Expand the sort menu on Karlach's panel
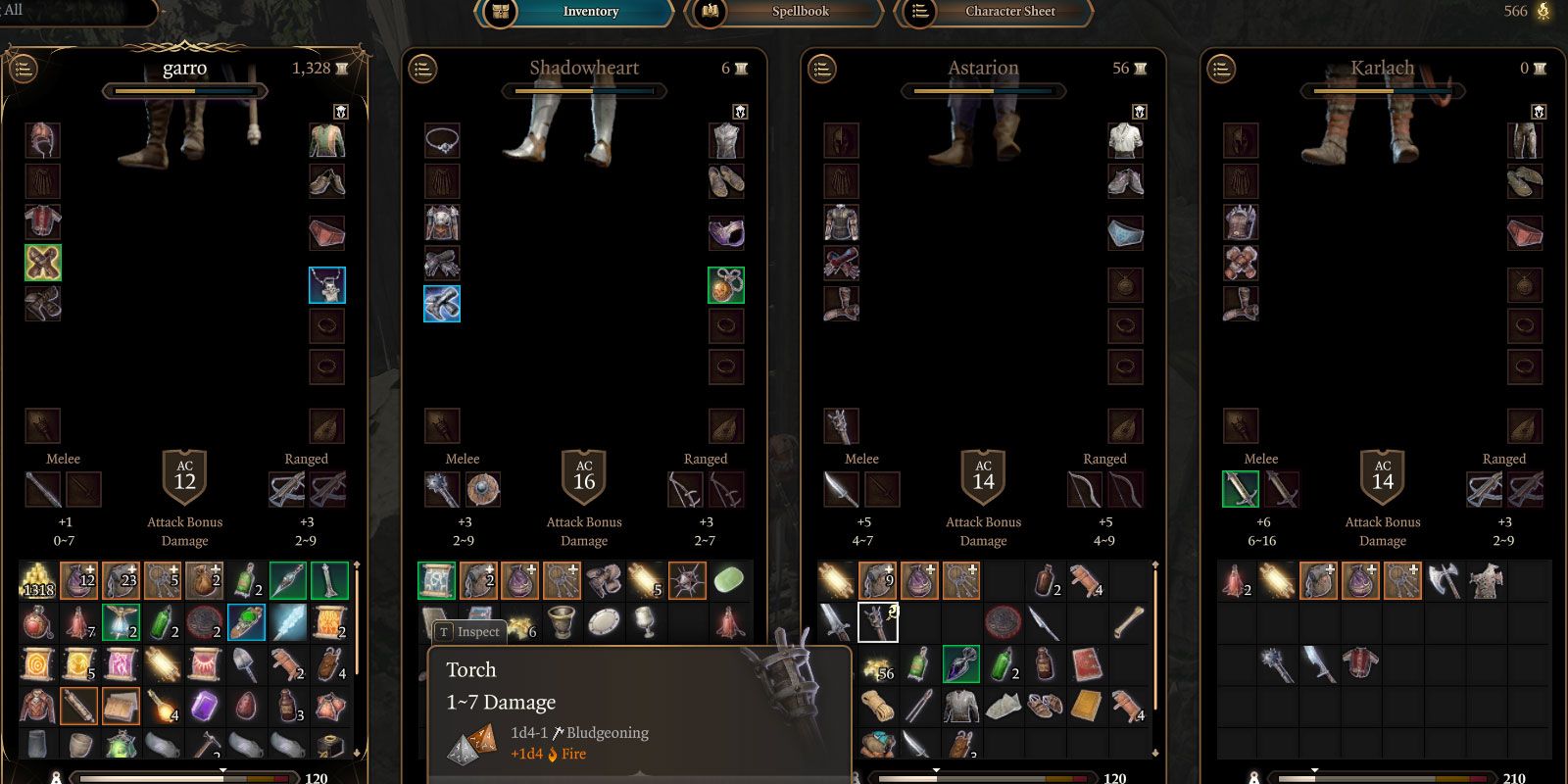Image resolution: width=1568 pixels, height=784 pixels. pos(1221,69)
